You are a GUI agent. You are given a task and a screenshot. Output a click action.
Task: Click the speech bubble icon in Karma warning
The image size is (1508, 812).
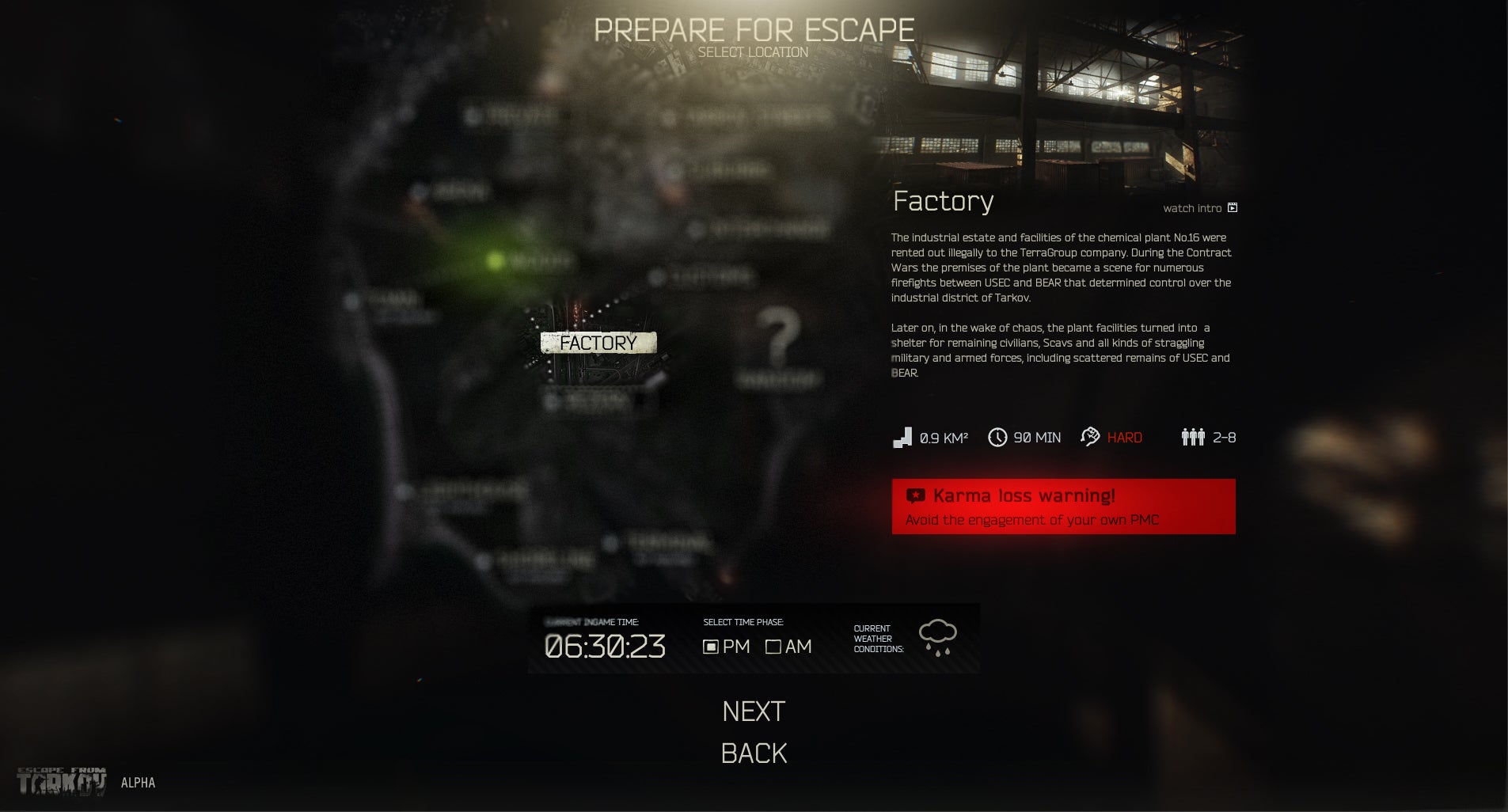tap(916, 495)
